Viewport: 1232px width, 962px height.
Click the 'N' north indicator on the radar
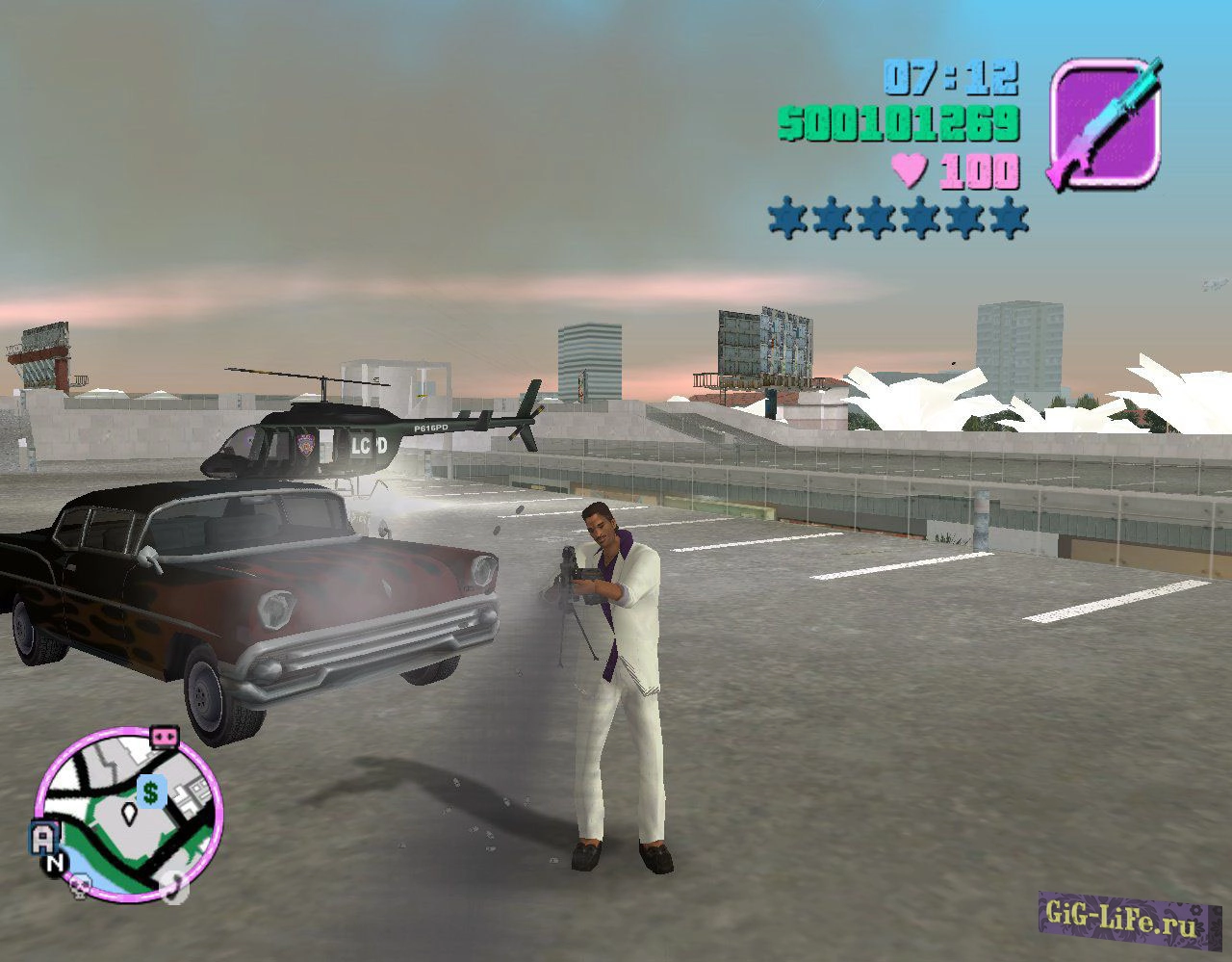[x=54, y=862]
